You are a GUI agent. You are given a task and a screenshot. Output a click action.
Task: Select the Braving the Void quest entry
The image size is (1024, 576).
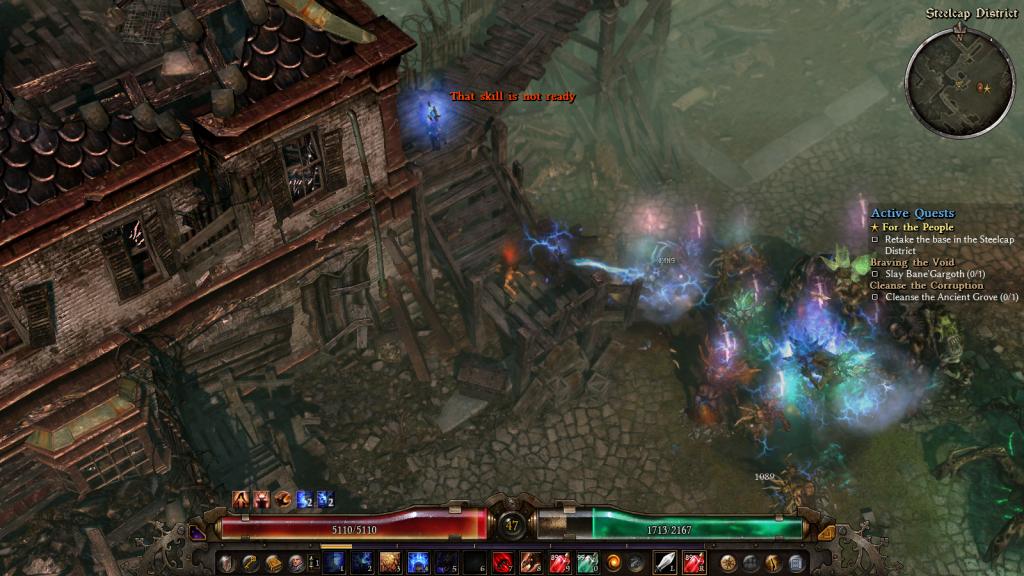point(912,262)
